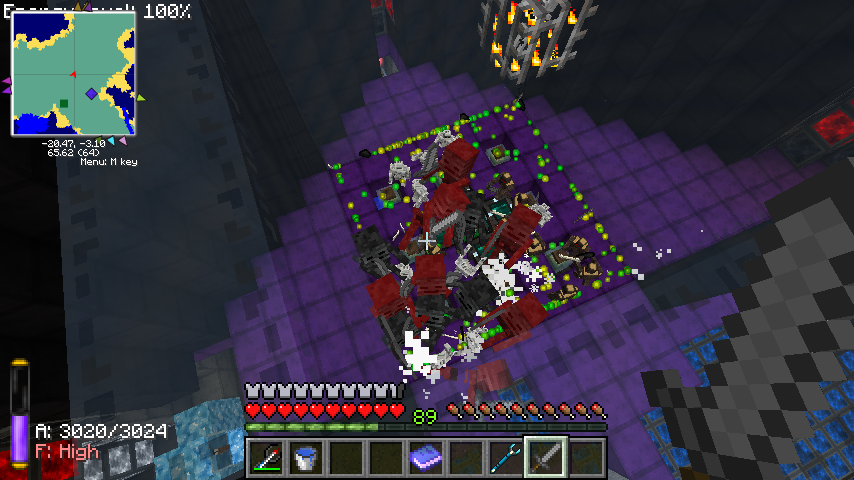Click the green square marker on the minimap

(64, 103)
